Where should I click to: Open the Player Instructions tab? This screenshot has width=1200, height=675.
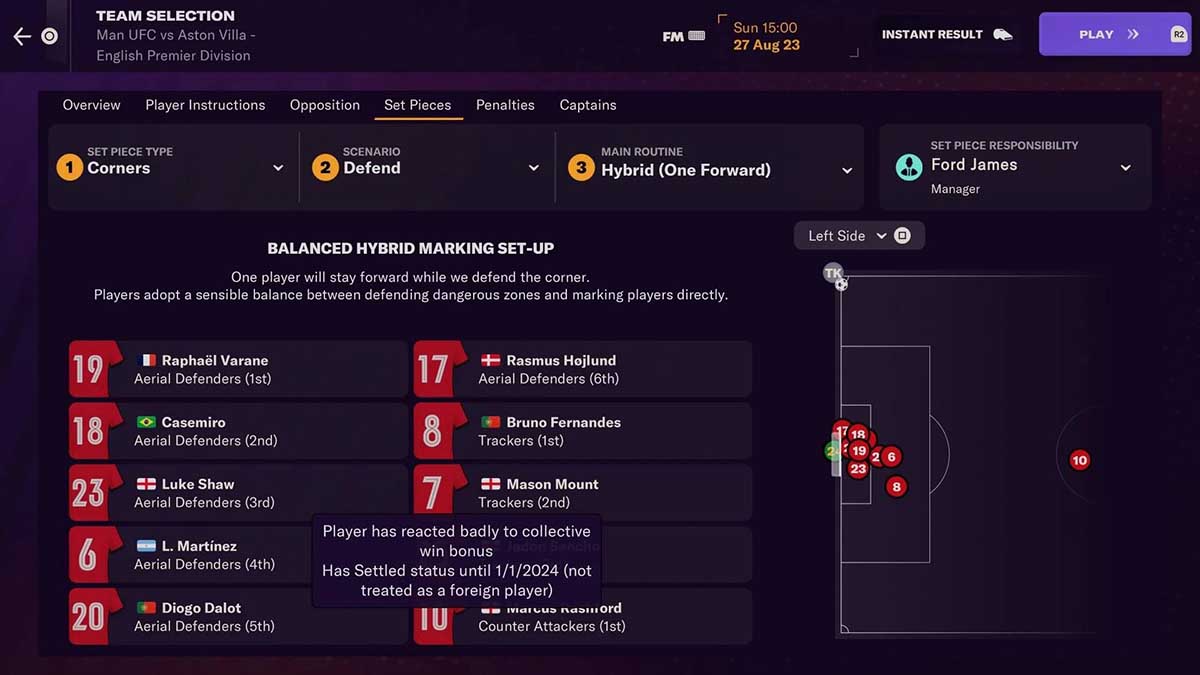[x=205, y=105]
